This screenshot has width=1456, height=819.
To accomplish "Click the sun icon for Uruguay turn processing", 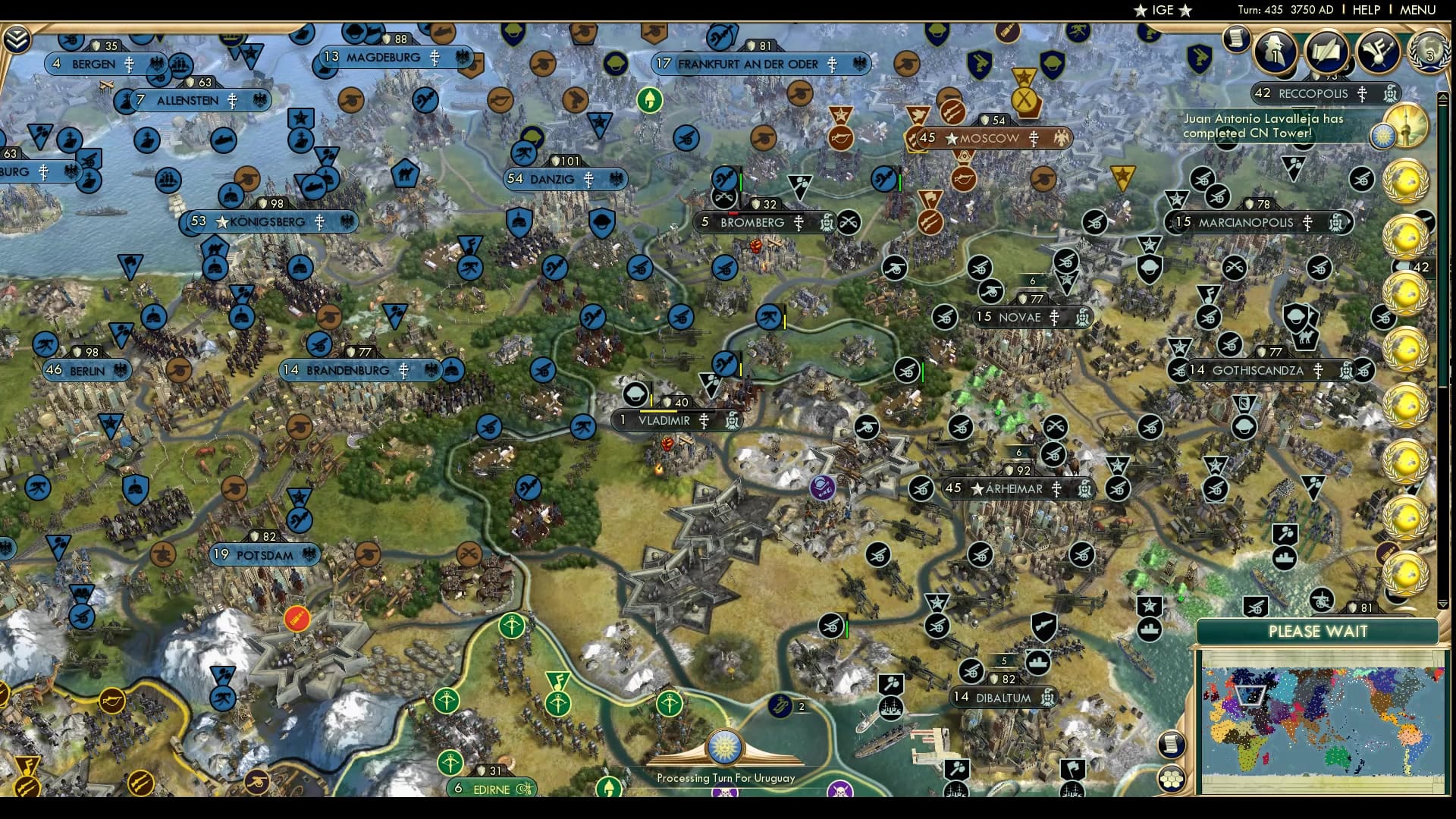I will point(726,747).
